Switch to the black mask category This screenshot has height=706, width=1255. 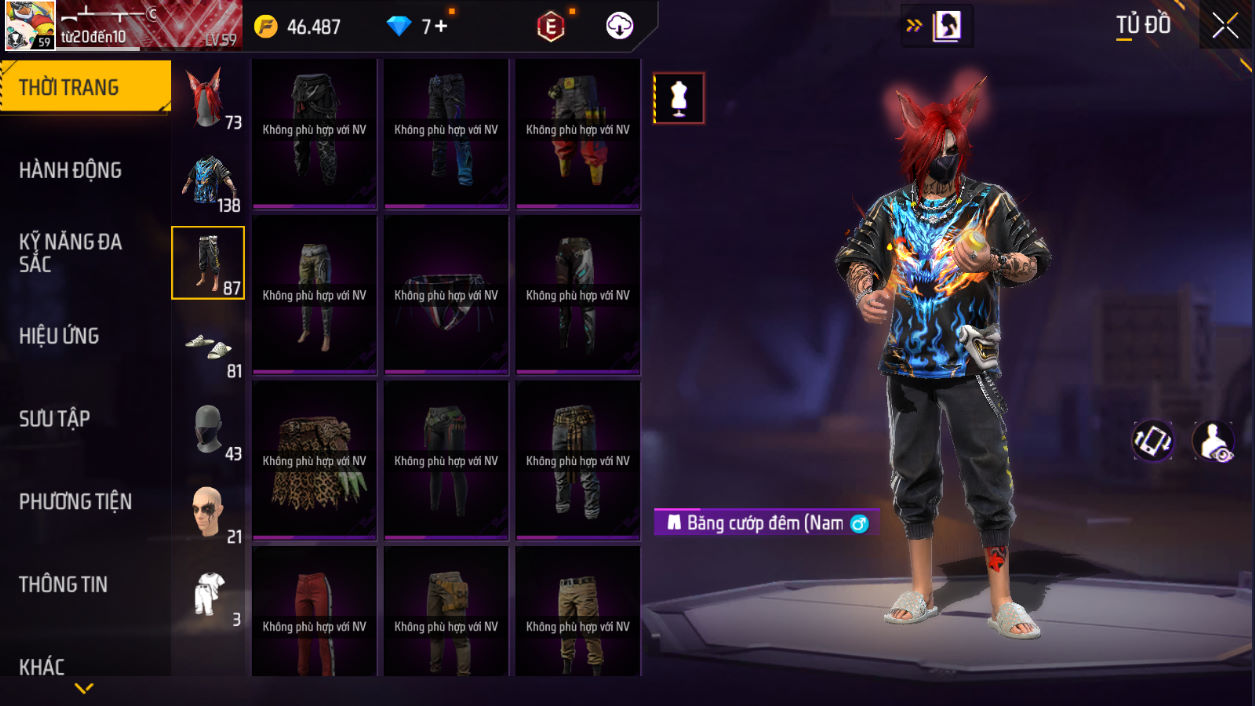tap(208, 430)
